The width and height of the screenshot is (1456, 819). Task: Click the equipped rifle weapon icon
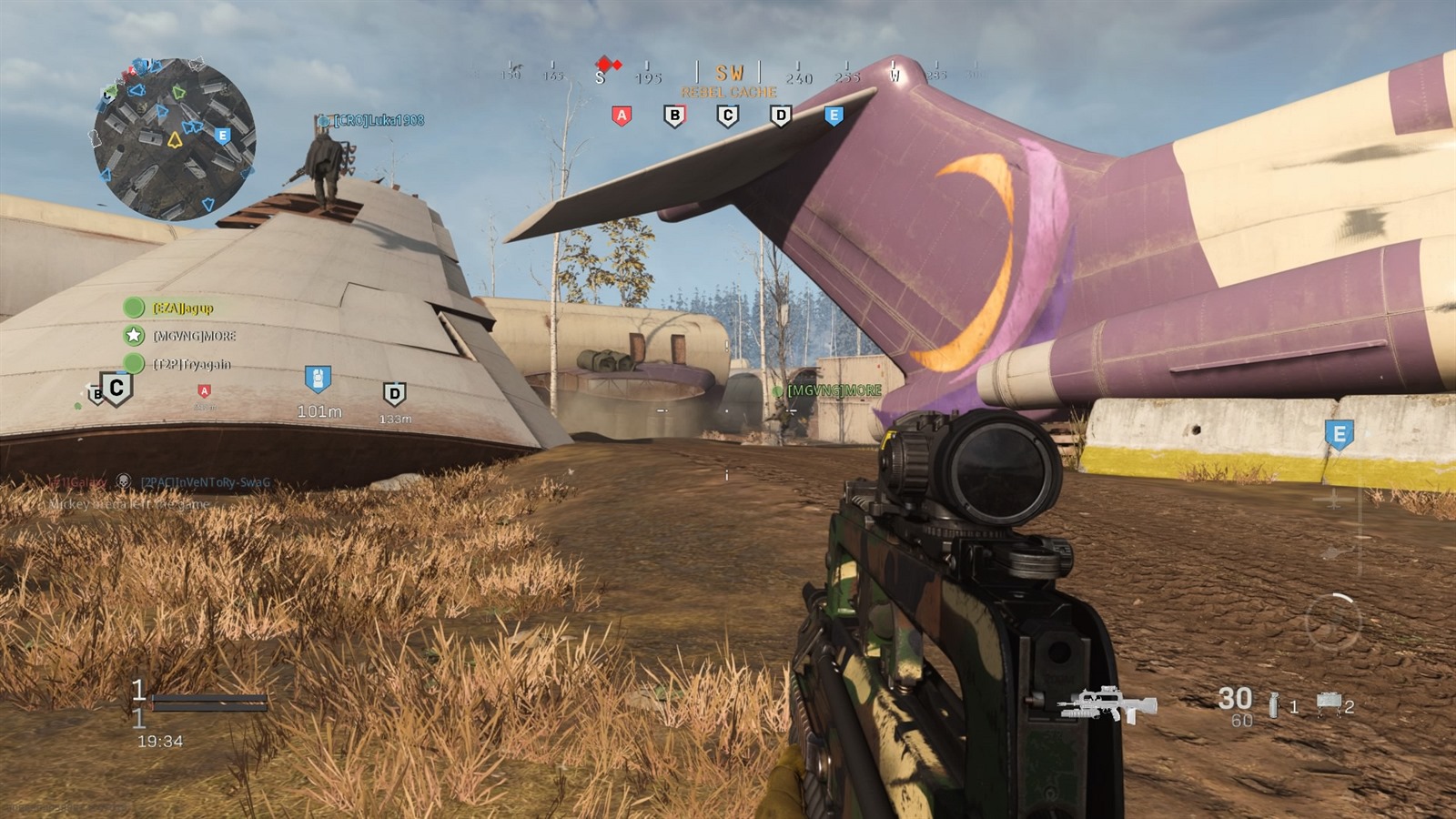[x=1107, y=704]
